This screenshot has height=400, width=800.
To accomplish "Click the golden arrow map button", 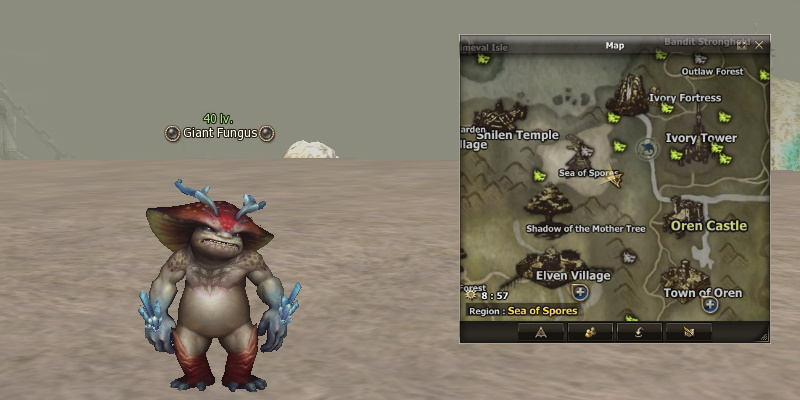I will (x=688, y=332).
